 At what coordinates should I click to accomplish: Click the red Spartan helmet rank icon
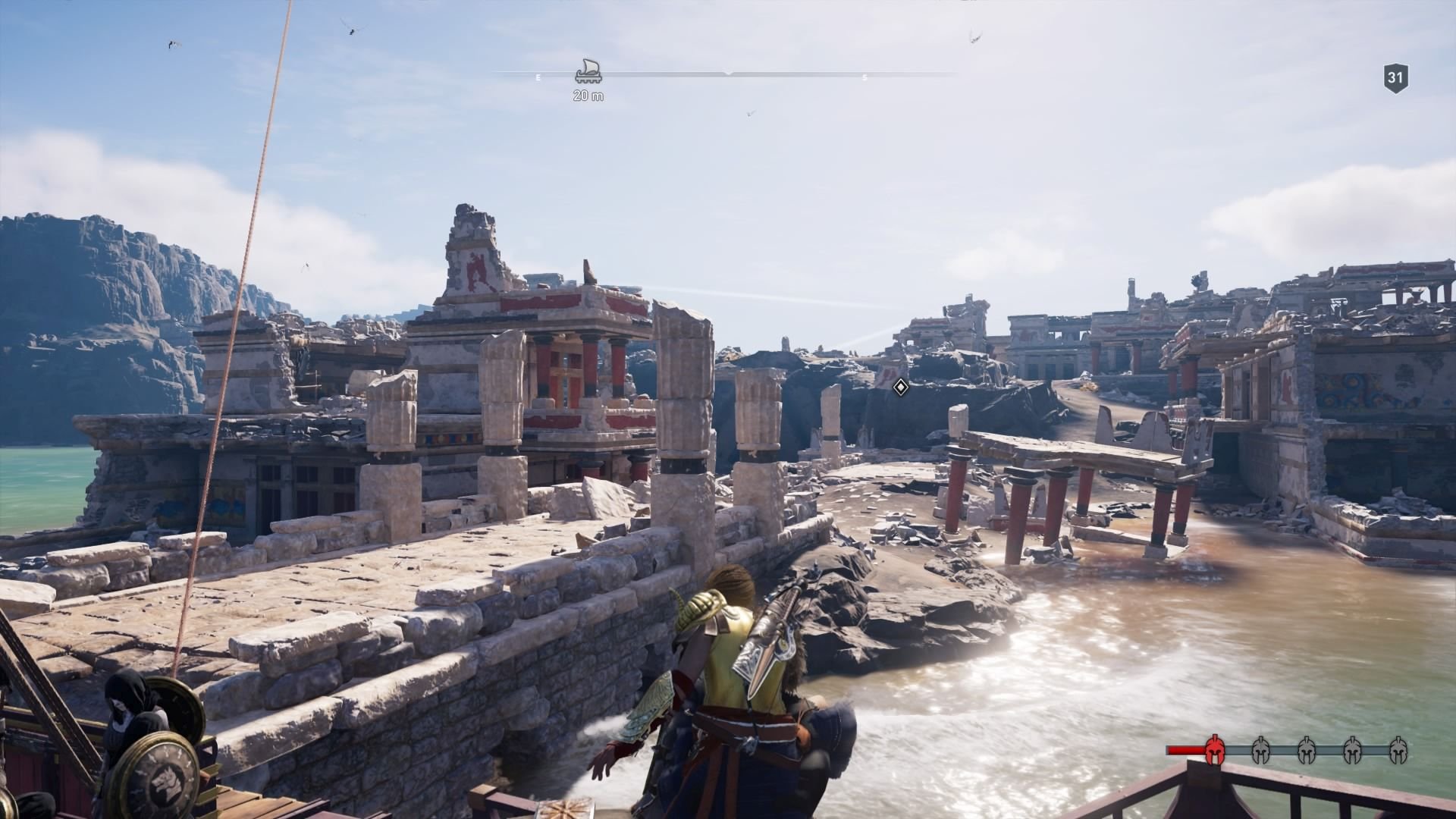(x=1215, y=751)
